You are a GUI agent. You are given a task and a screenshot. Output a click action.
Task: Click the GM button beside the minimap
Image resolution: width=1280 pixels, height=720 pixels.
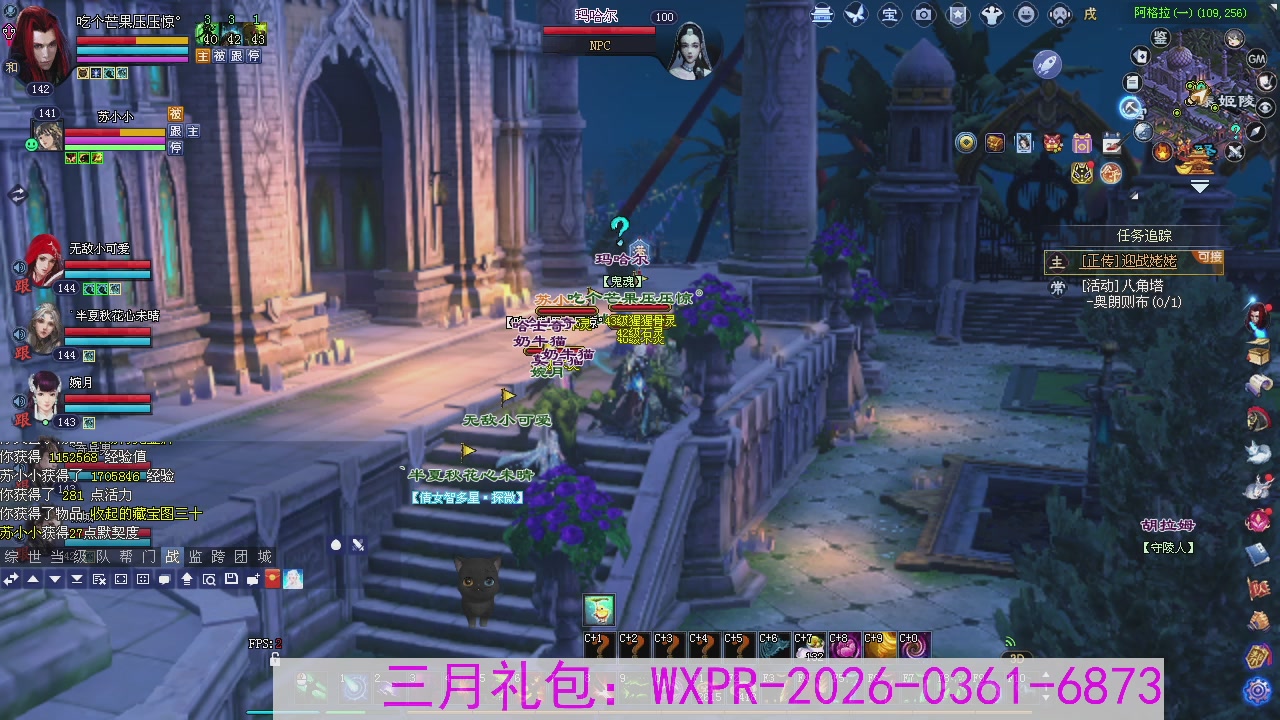(x=1256, y=58)
